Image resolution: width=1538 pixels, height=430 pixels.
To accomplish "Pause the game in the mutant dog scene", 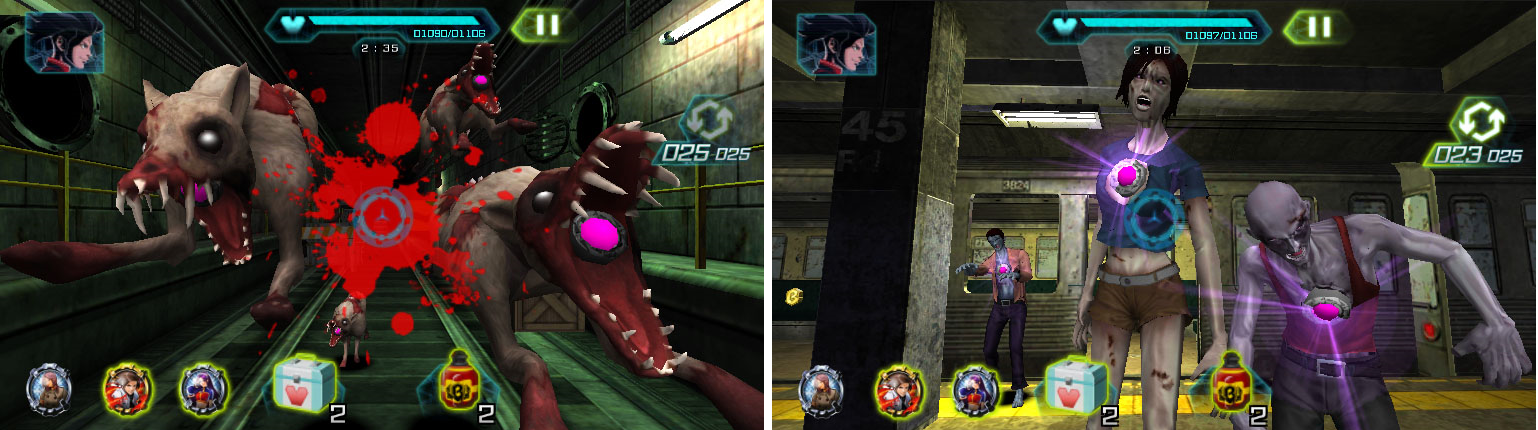I will 547,26.
